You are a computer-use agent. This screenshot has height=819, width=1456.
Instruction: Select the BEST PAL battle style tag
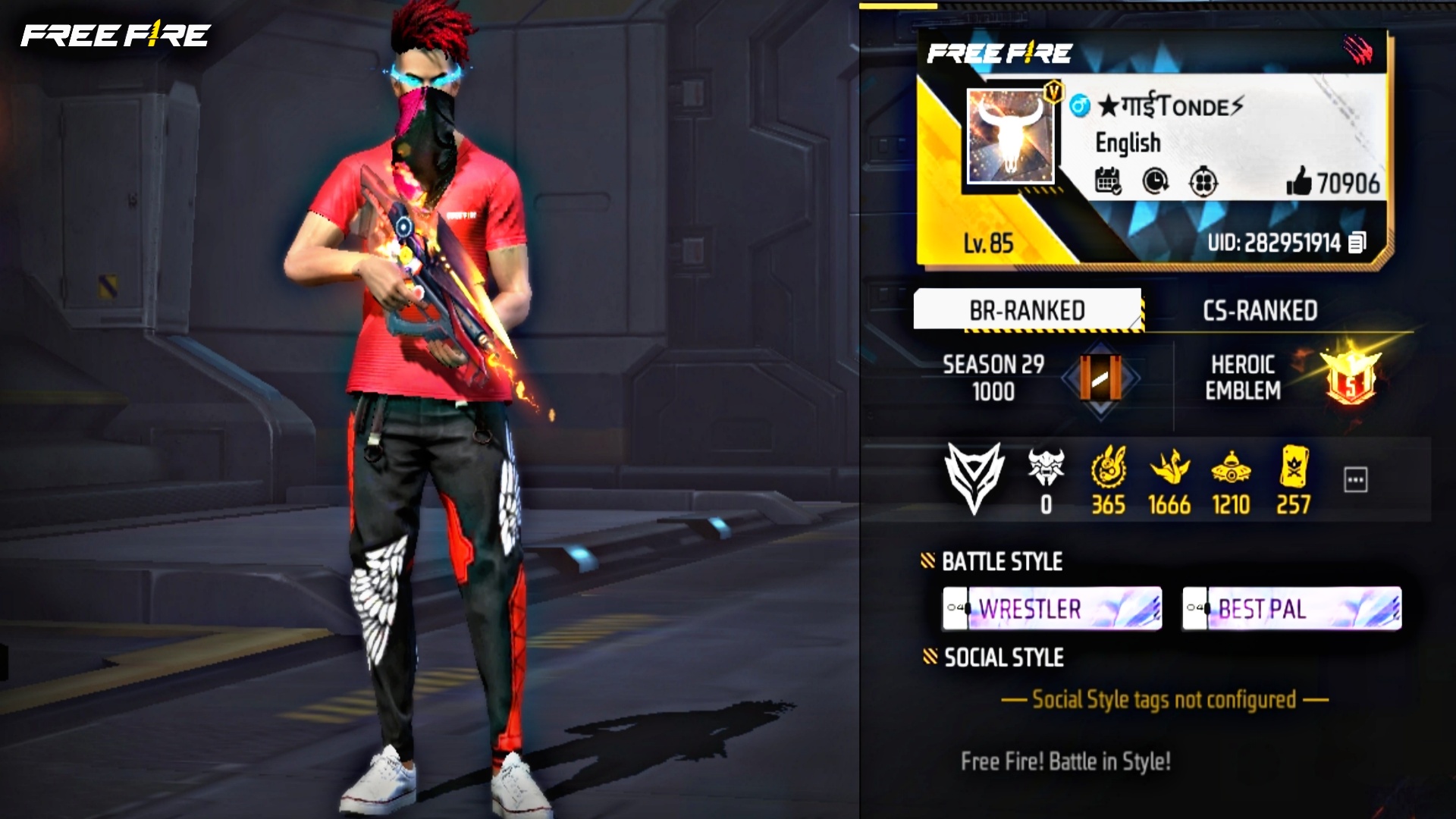coord(1293,608)
